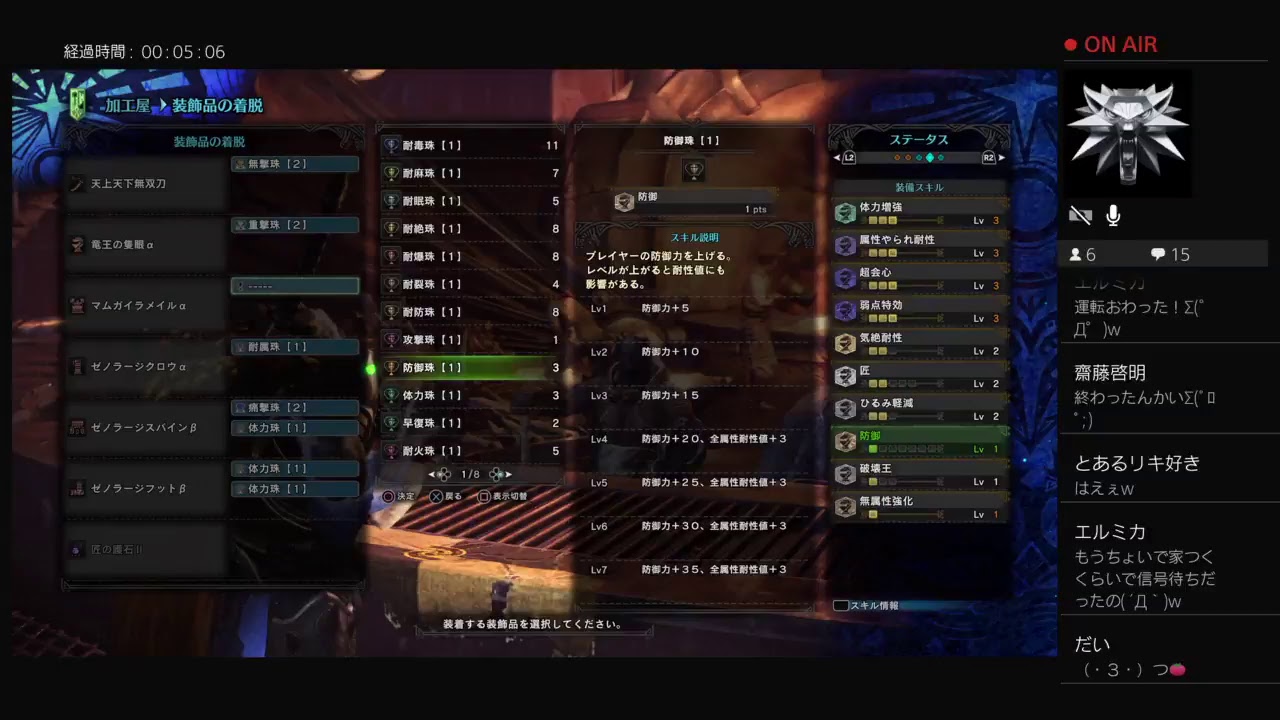Toggle the crossed-out camera icon
1280x720 pixels.
point(1080,214)
